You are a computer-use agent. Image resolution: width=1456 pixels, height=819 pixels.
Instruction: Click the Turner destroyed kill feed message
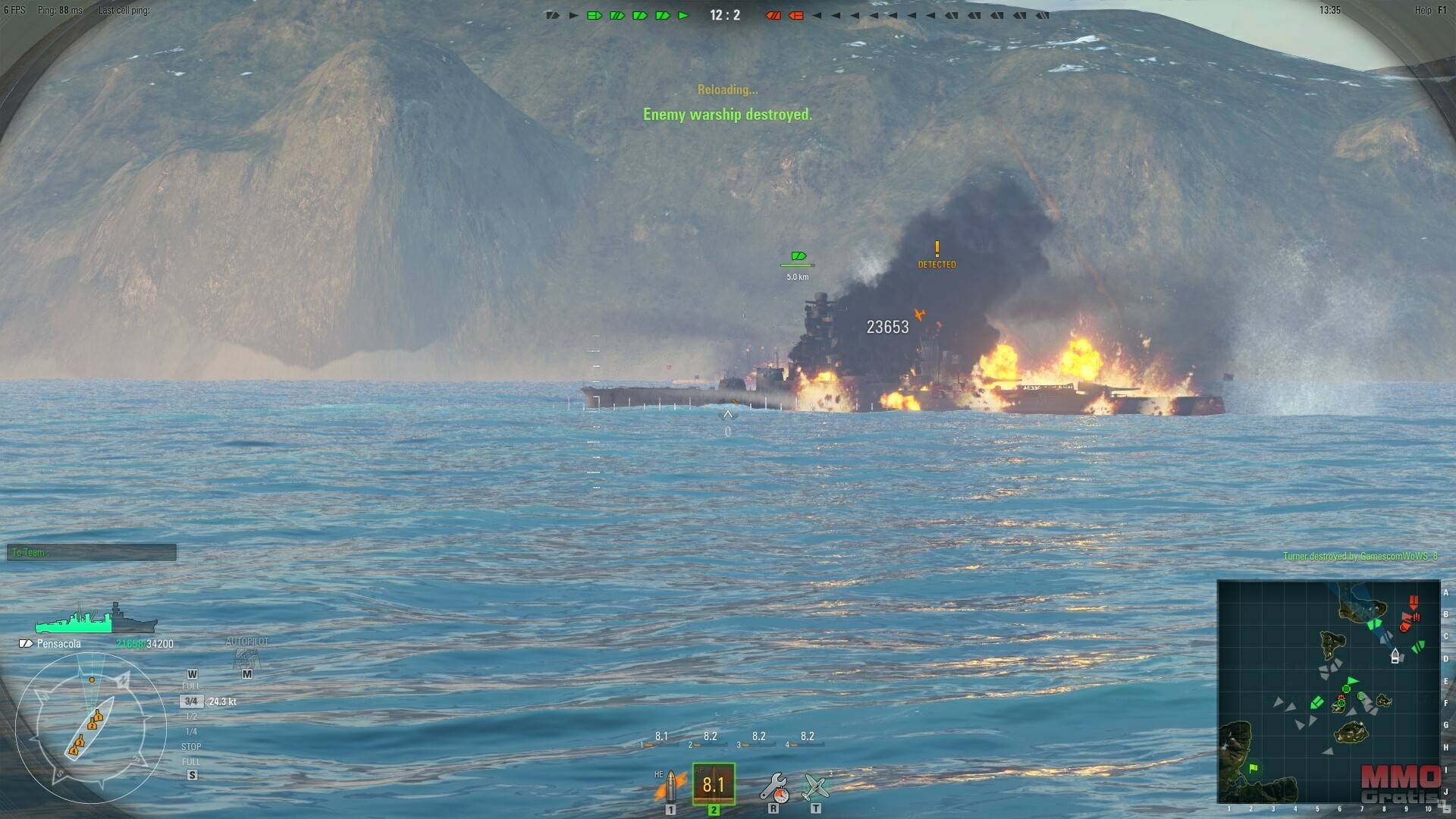(1360, 557)
